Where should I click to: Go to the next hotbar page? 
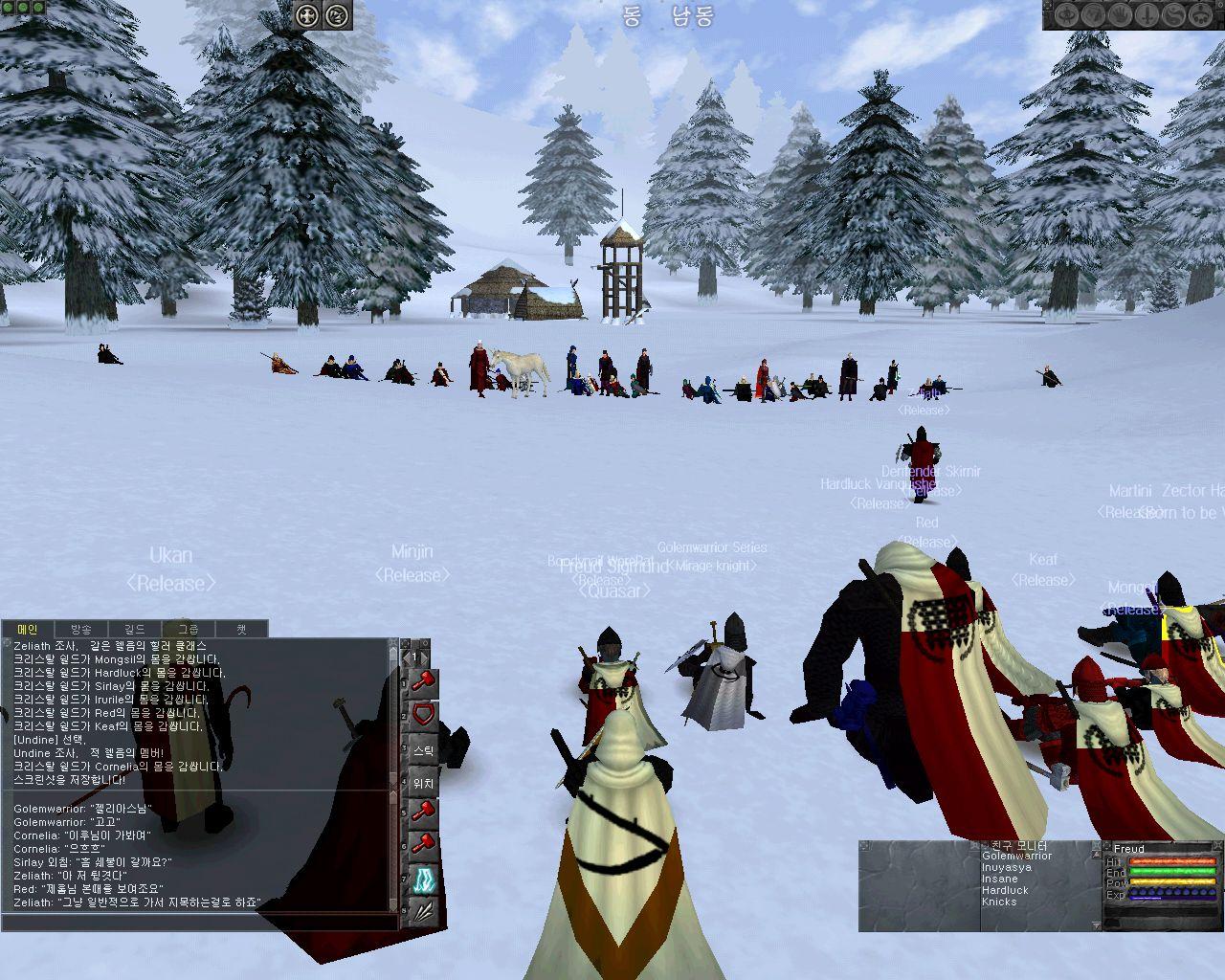424,657
